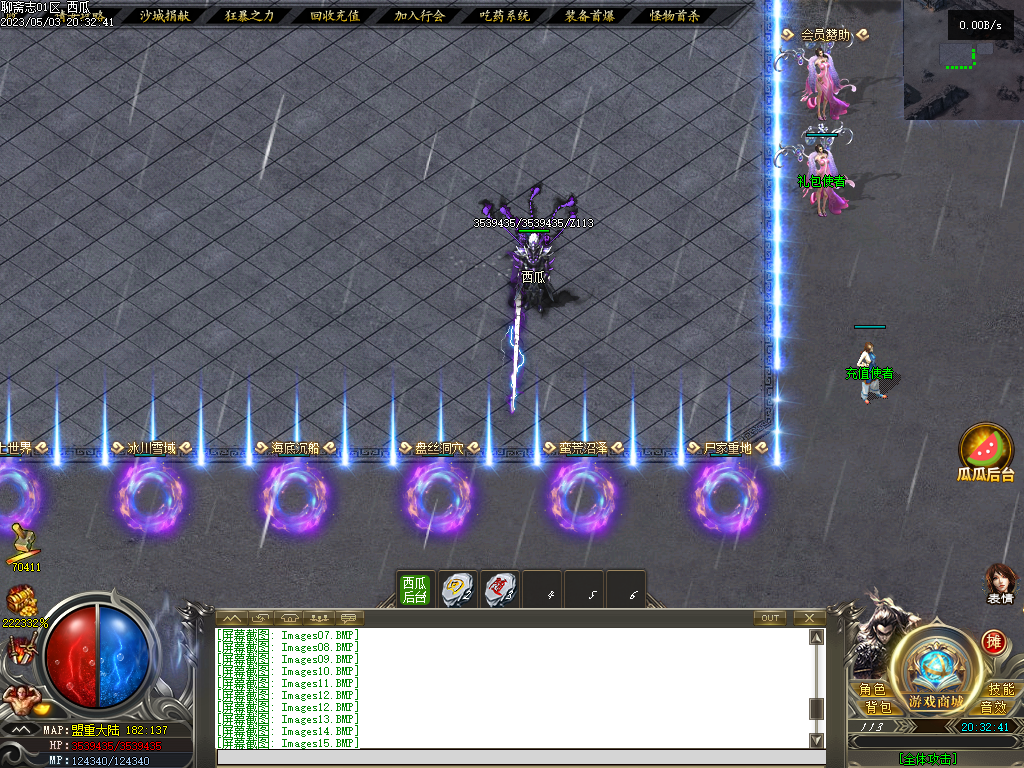Viewport: 1024px width, 768px height.
Task: Choose 加入行会 in the top bar
Action: tap(419, 16)
